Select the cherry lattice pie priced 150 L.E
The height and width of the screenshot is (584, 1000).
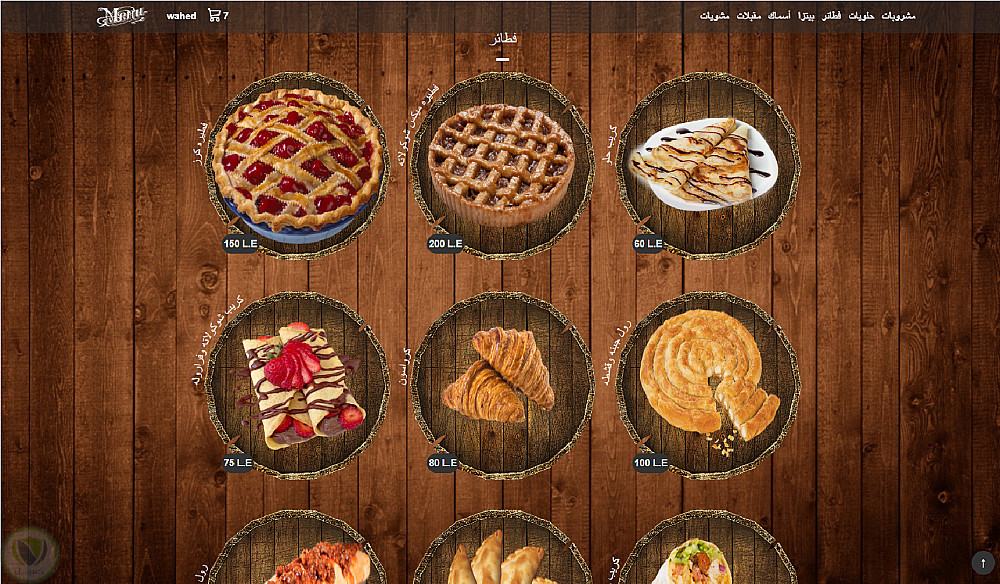click(297, 162)
